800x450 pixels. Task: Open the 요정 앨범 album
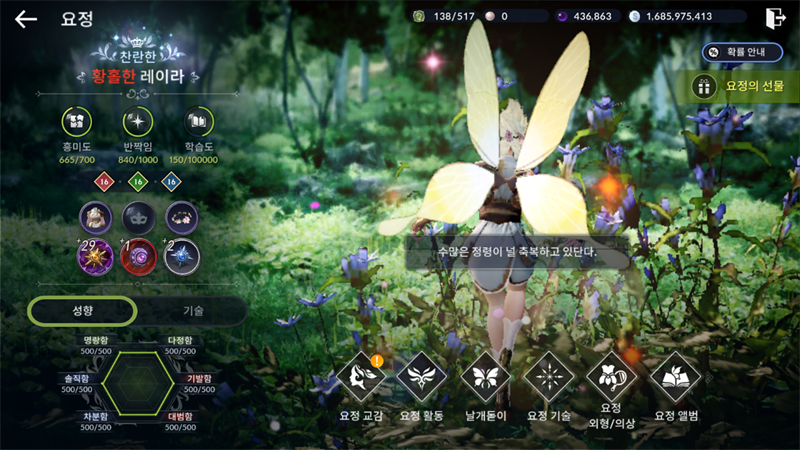pyautogui.click(x=675, y=378)
